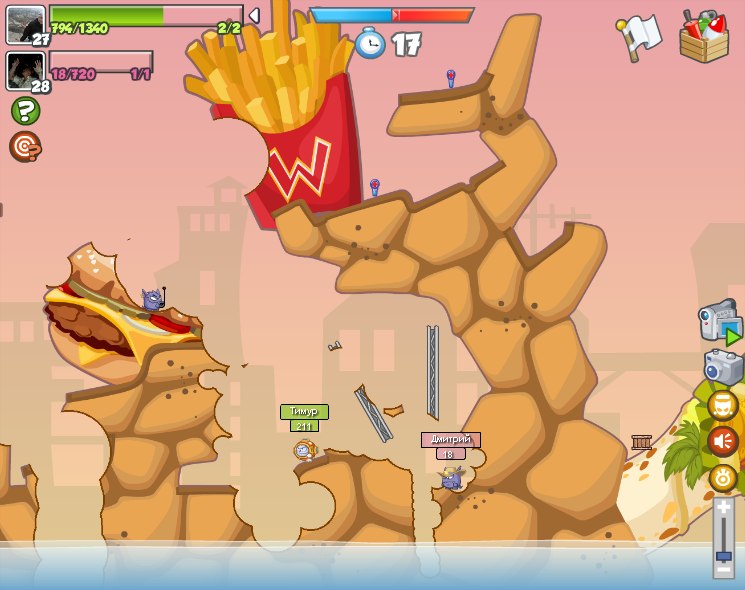Zoom in with the plus button

coord(724,508)
